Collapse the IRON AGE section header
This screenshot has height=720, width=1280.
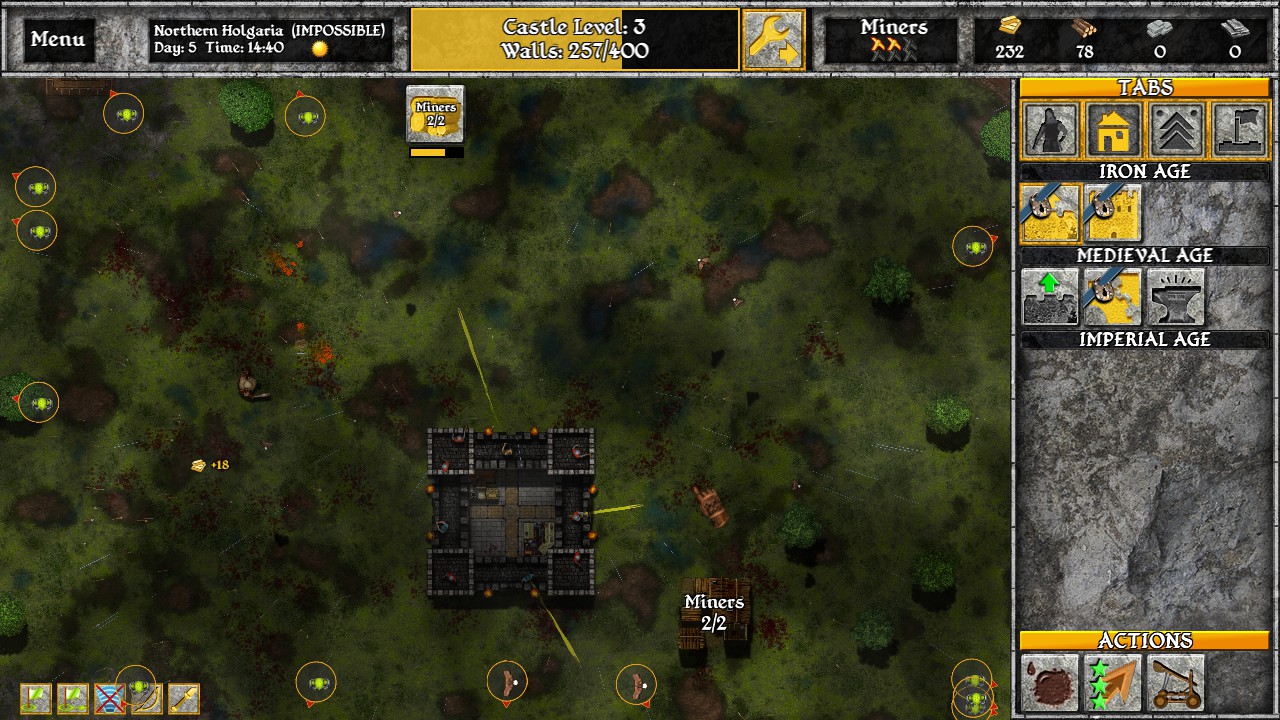tap(1144, 171)
